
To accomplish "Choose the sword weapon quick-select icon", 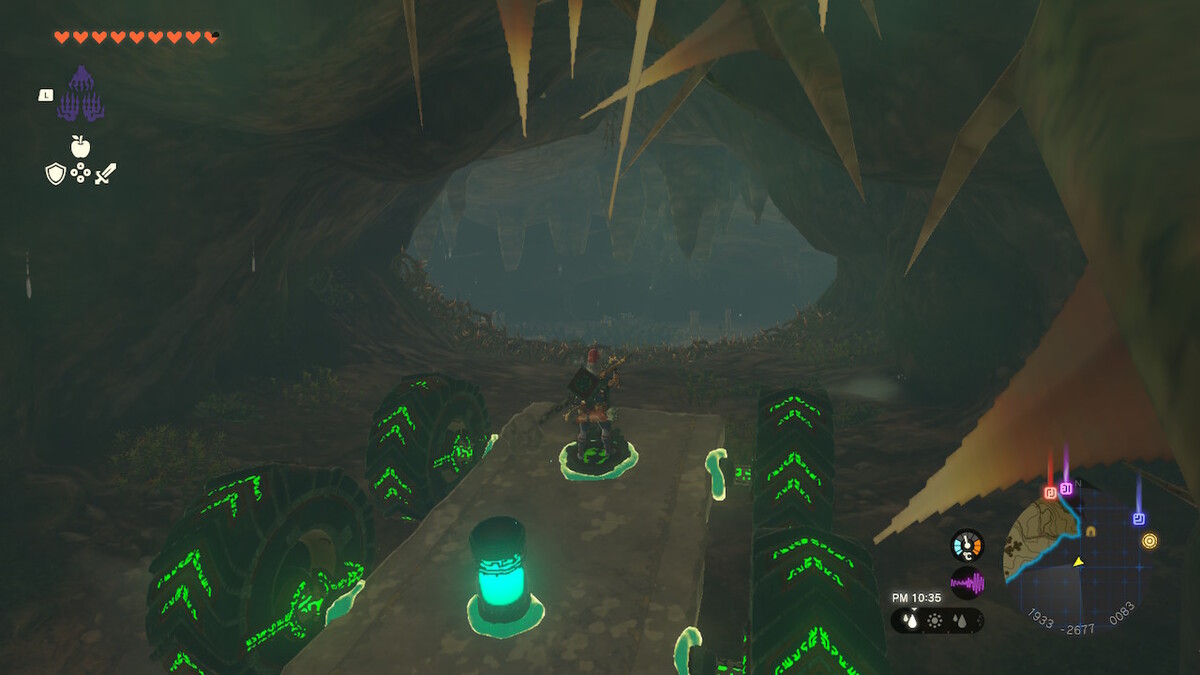I will pyautogui.click(x=105, y=174).
